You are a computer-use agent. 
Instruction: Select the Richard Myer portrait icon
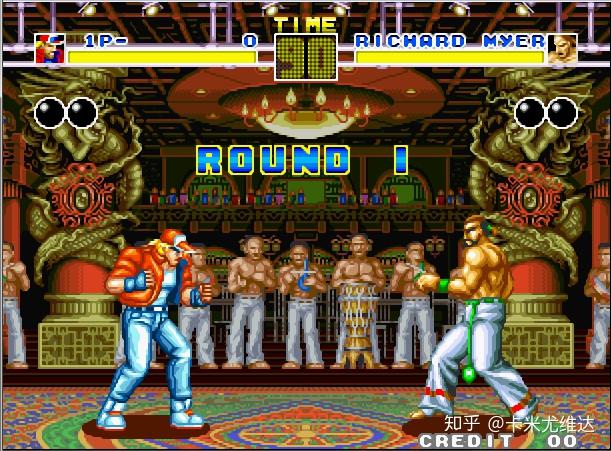(x=562, y=48)
